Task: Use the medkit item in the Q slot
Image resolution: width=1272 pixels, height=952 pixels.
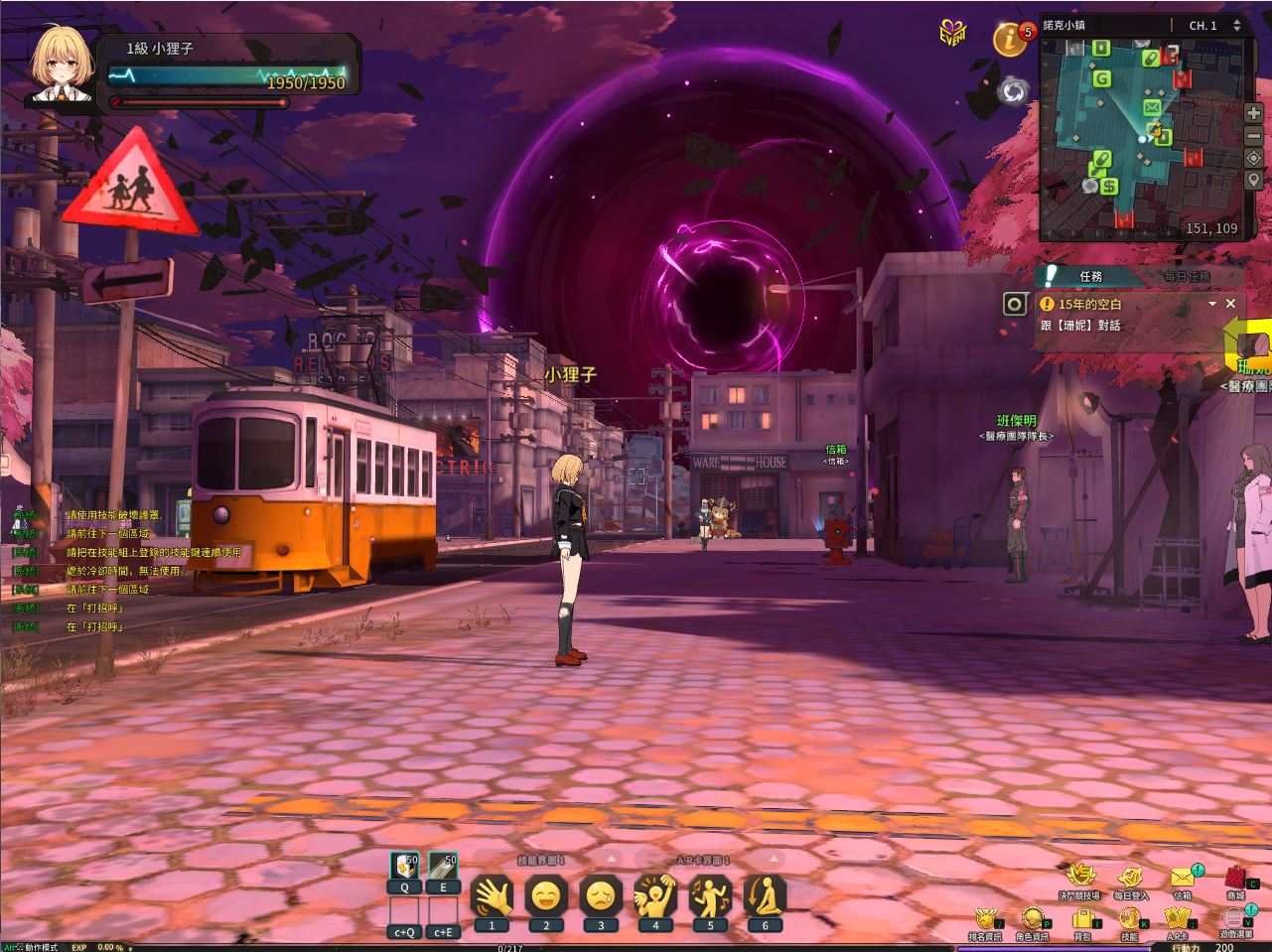Action: 404,867
